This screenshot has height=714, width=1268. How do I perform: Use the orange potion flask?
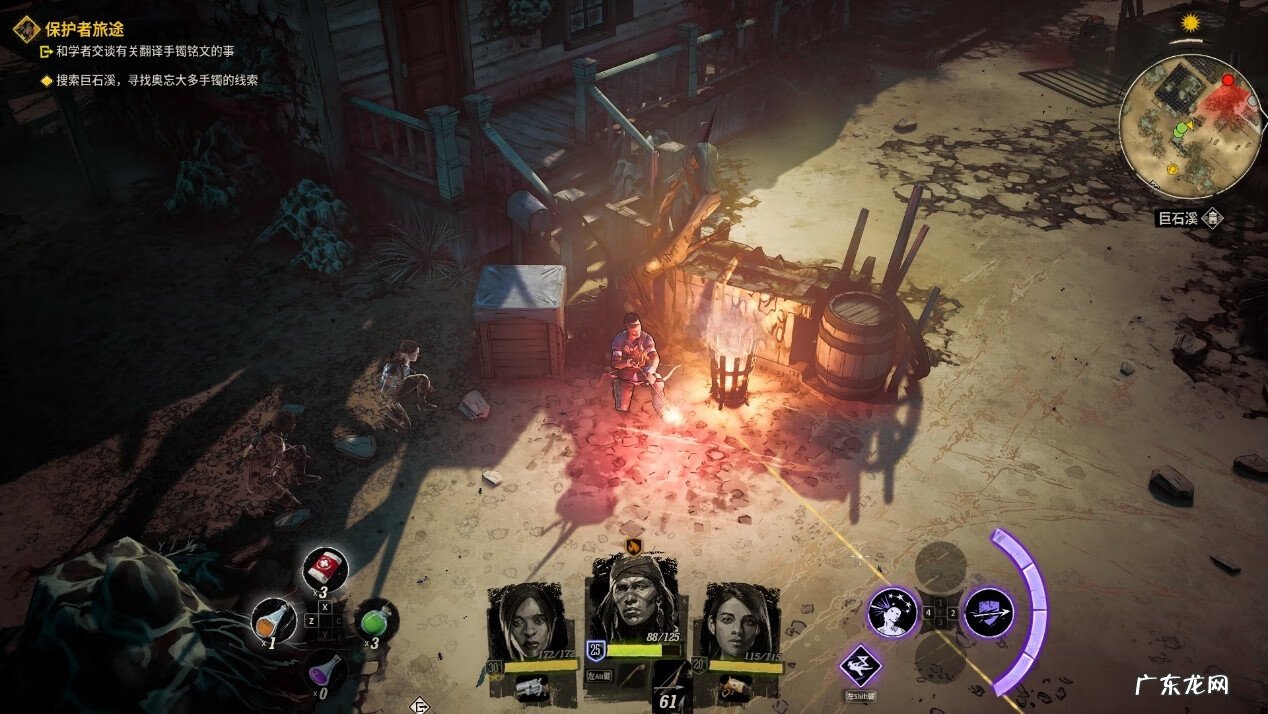tap(273, 620)
